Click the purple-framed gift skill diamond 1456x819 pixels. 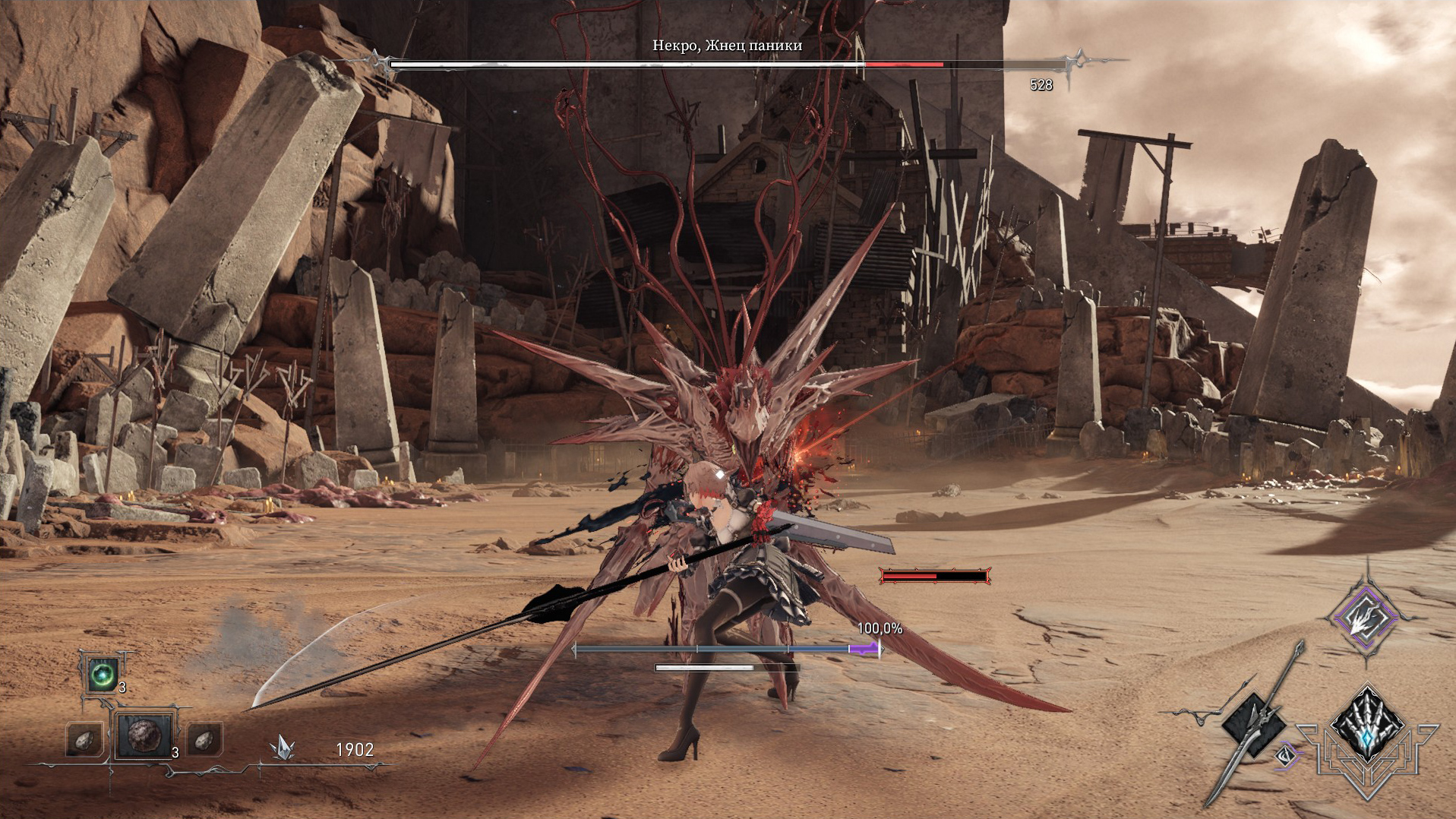point(1366,617)
